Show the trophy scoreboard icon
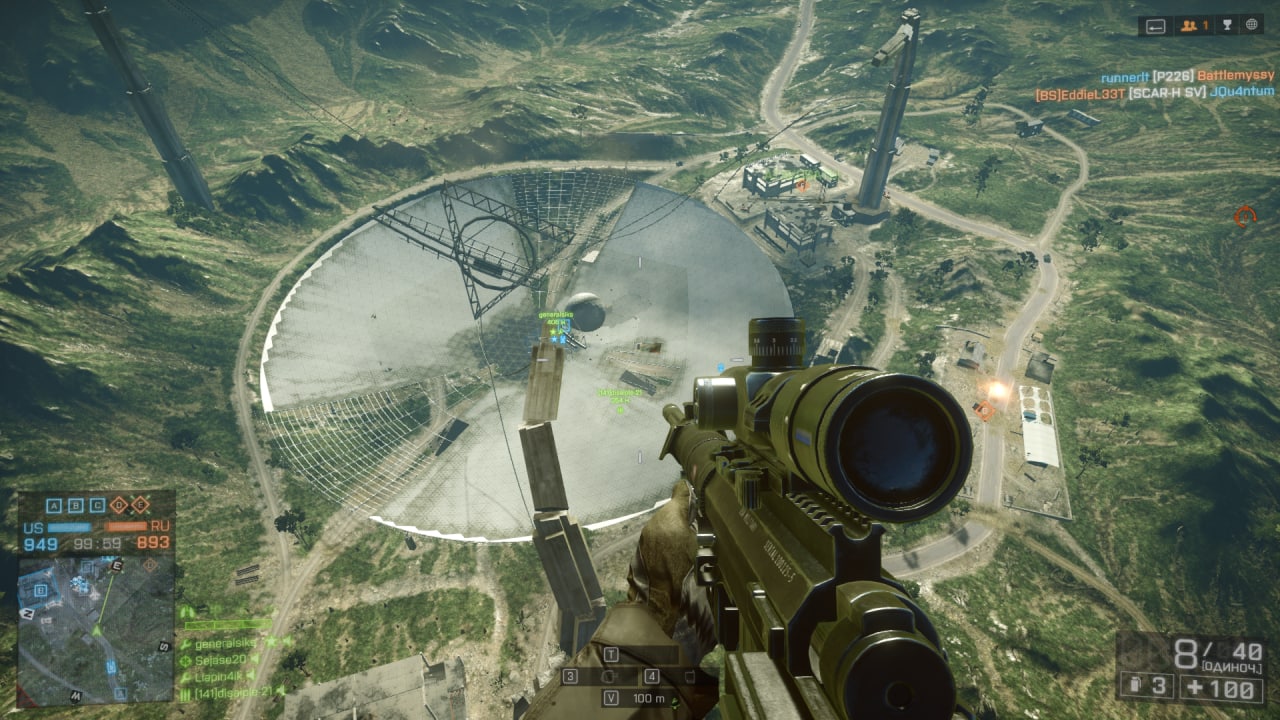The width and height of the screenshot is (1280, 720). click(x=1225, y=26)
